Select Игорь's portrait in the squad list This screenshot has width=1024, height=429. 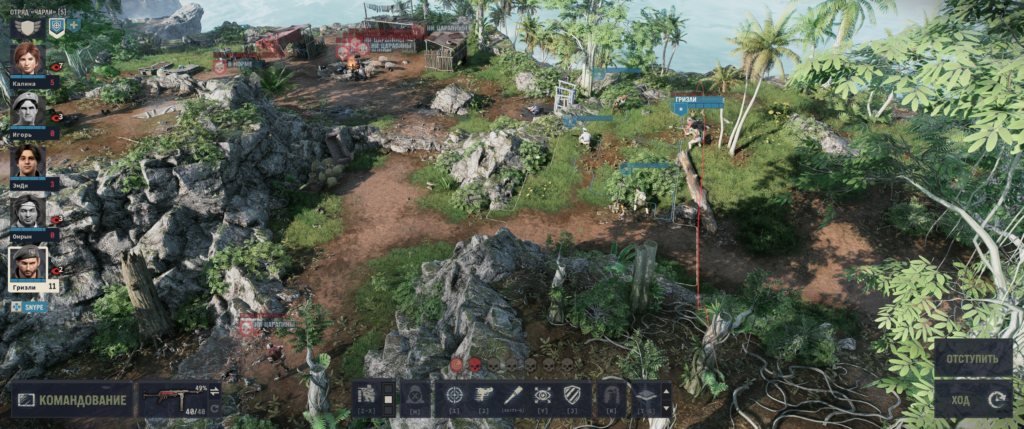[x=27, y=108]
